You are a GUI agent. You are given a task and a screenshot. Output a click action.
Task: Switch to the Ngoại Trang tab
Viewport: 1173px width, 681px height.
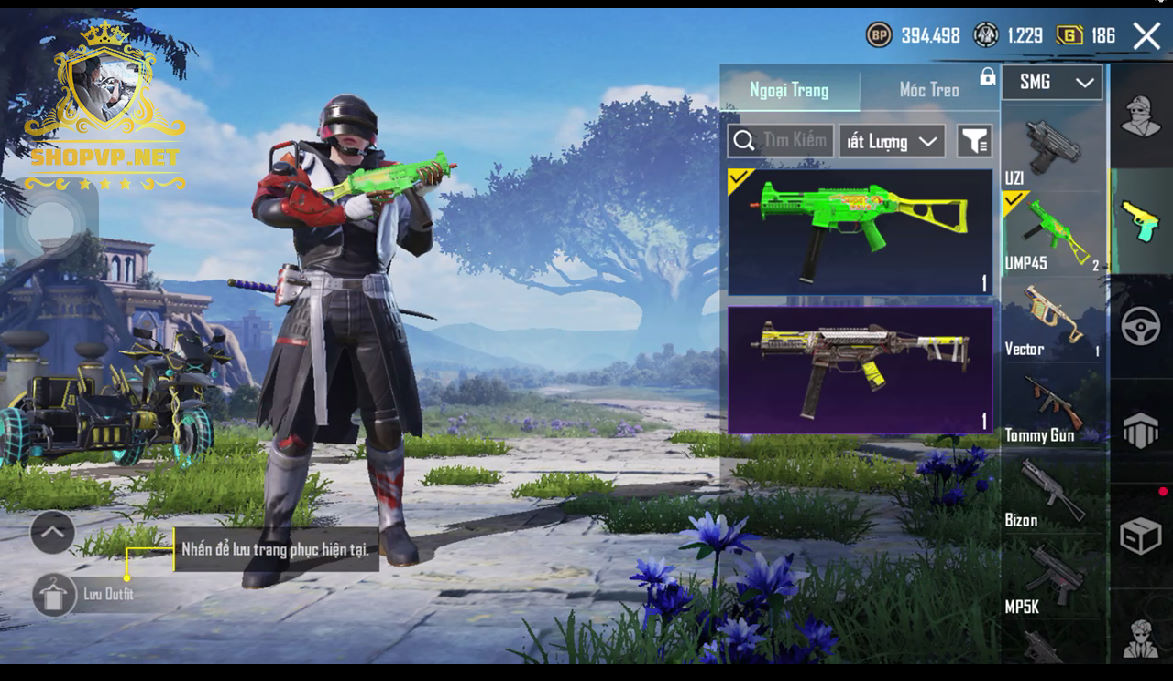[789, 90]
